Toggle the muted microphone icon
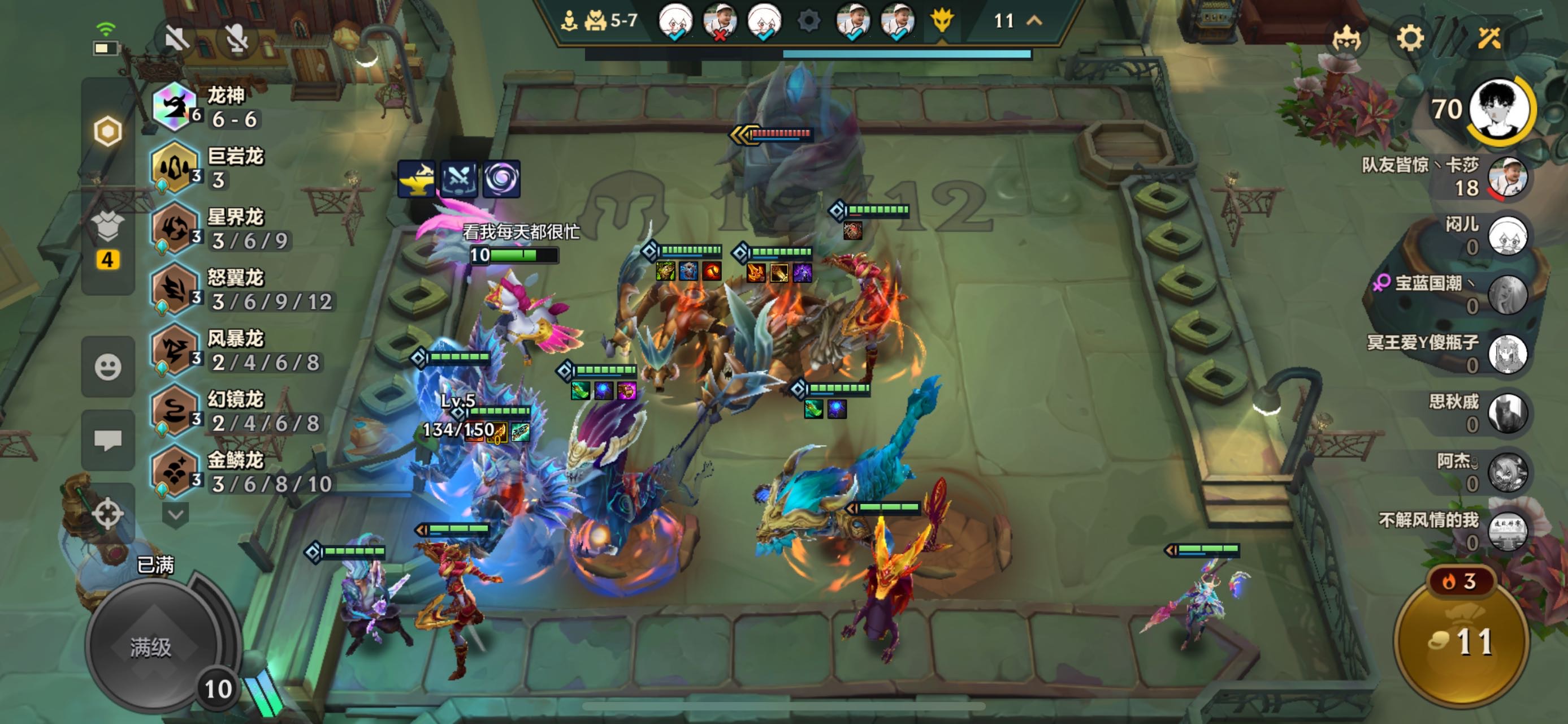The height and width of the screenshot is (724, 1568). coord(237,39)
